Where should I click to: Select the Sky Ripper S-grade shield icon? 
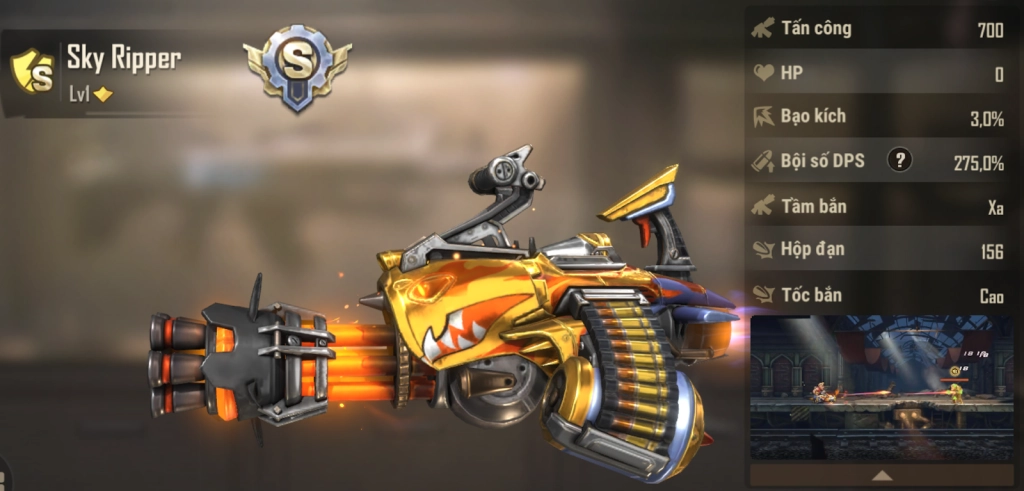[x=33, y=71]
